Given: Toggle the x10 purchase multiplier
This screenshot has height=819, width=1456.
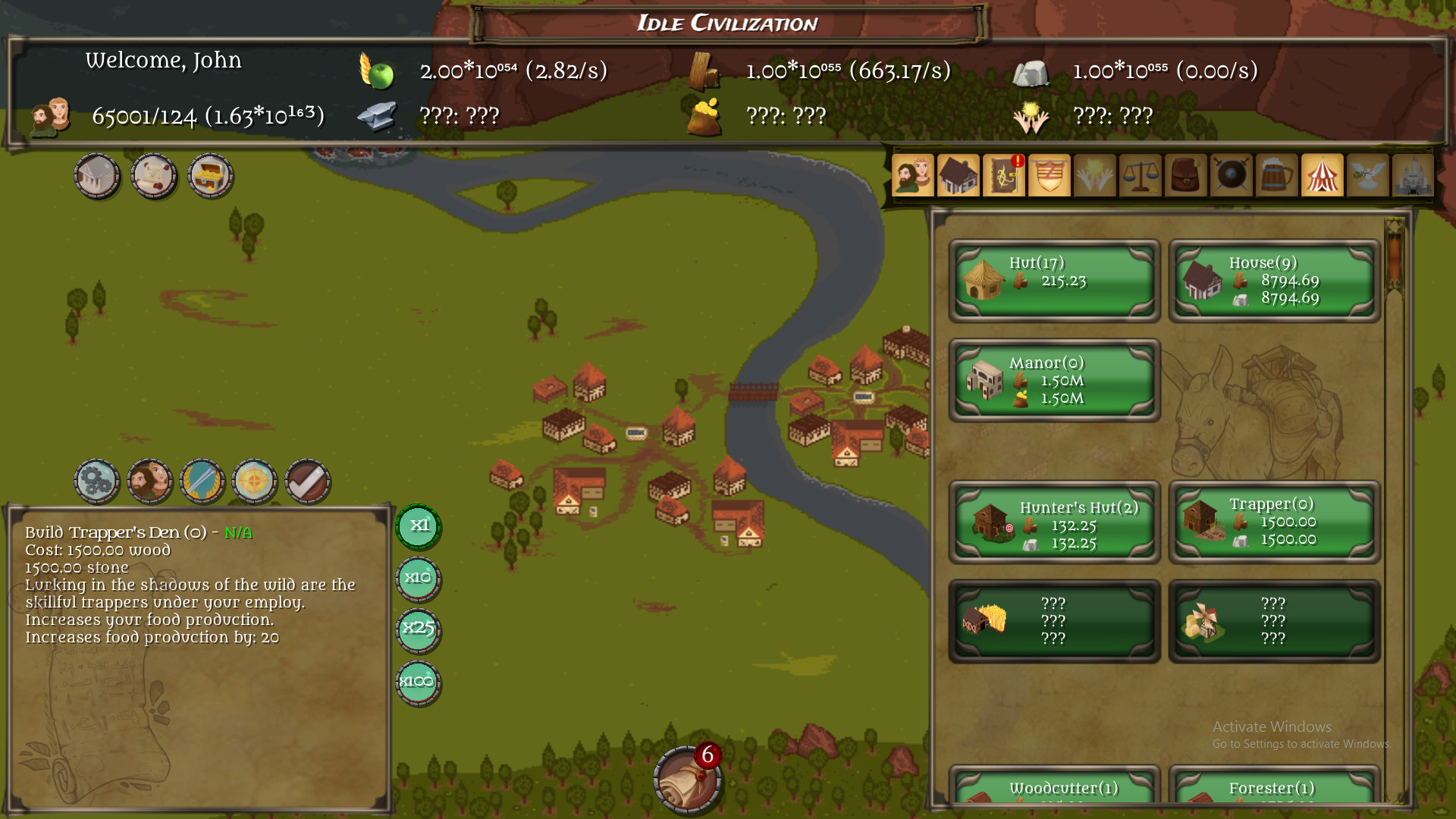Looking at the screenshot, I should pyautogui.click(x=418, y=579).
